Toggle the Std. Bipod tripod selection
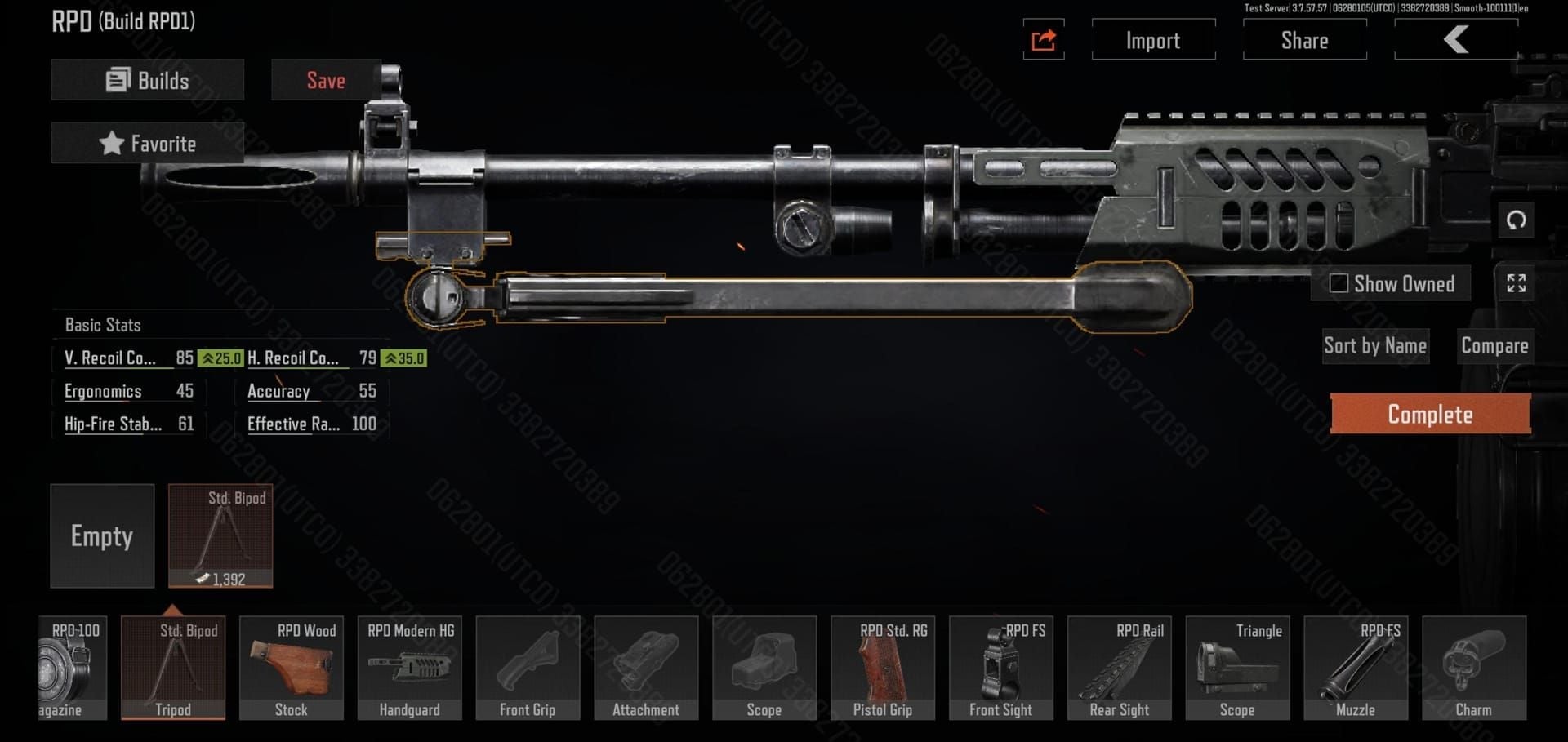 [173, 668]
